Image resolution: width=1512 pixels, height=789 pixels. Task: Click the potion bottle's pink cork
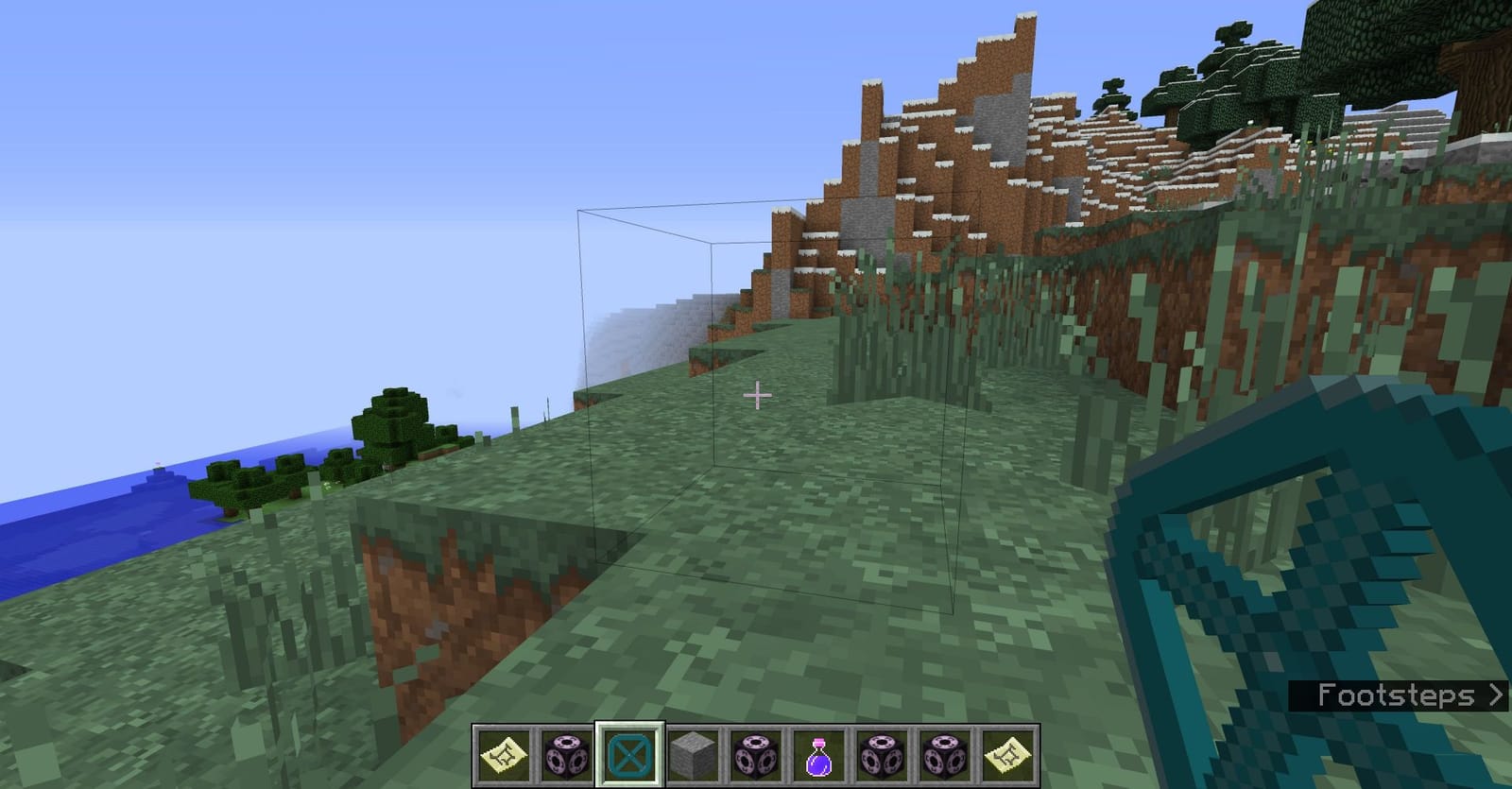click(816, 742)
